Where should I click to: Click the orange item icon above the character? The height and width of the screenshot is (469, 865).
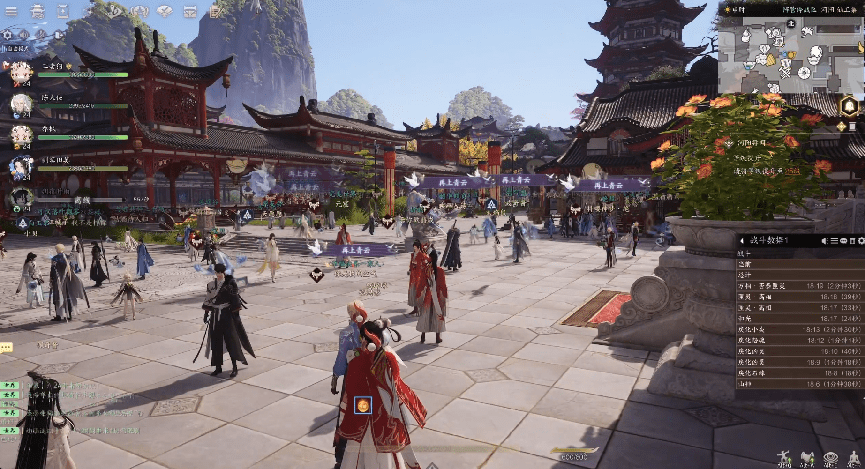coord(362,406)
